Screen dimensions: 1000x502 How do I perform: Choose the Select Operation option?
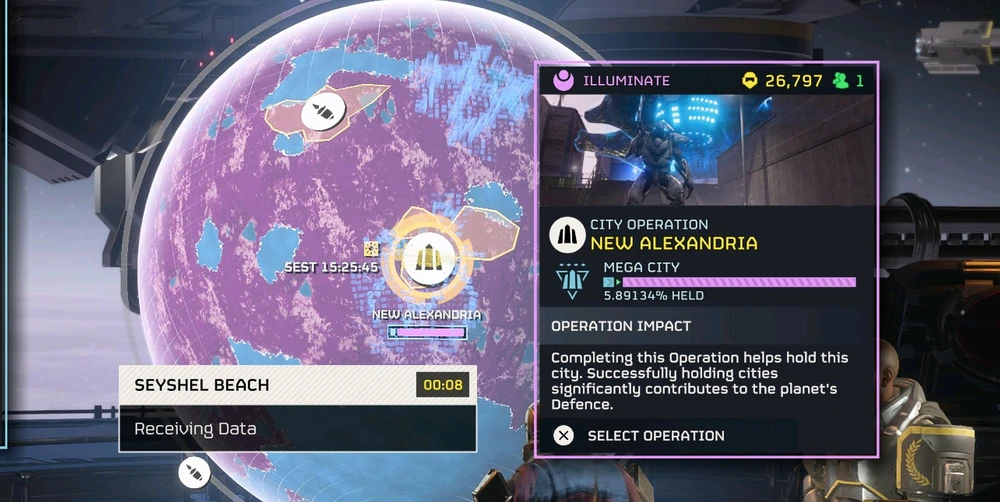point(640,435)
